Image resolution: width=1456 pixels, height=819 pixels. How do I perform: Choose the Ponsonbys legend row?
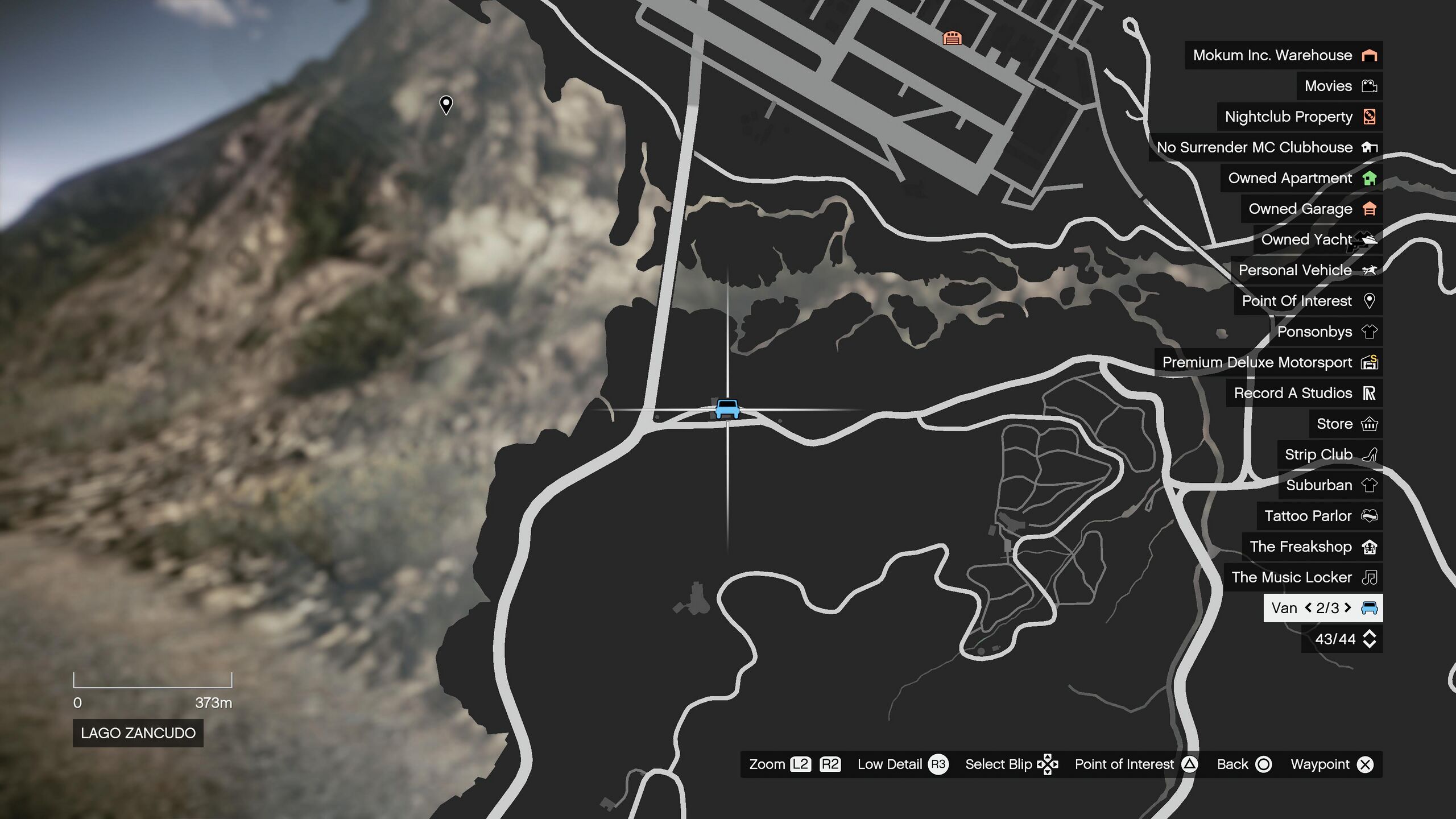[x=1325, y=332]
